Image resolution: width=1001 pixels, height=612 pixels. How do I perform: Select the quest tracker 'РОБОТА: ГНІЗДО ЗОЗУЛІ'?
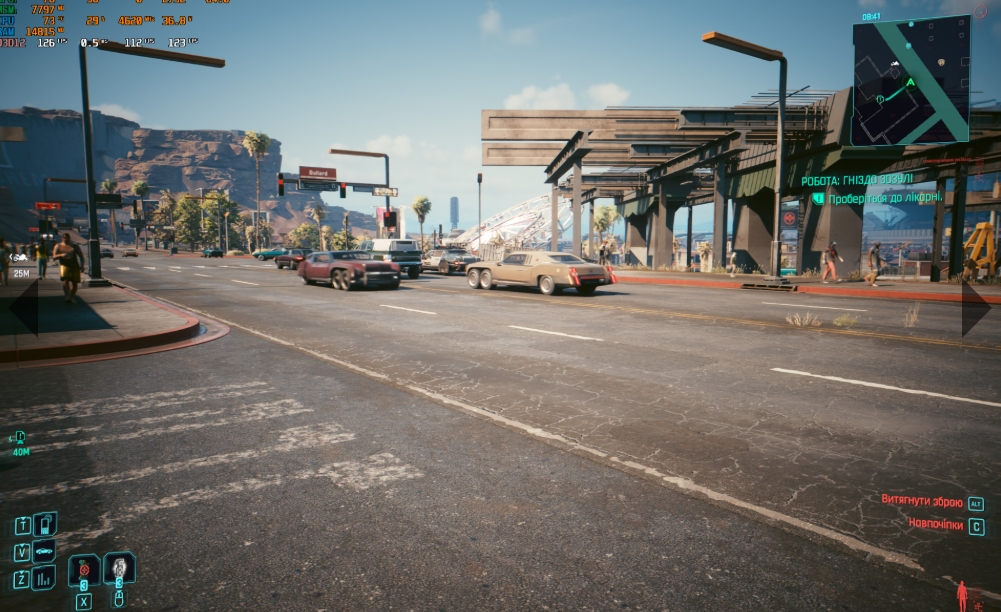tap(856, 180)
